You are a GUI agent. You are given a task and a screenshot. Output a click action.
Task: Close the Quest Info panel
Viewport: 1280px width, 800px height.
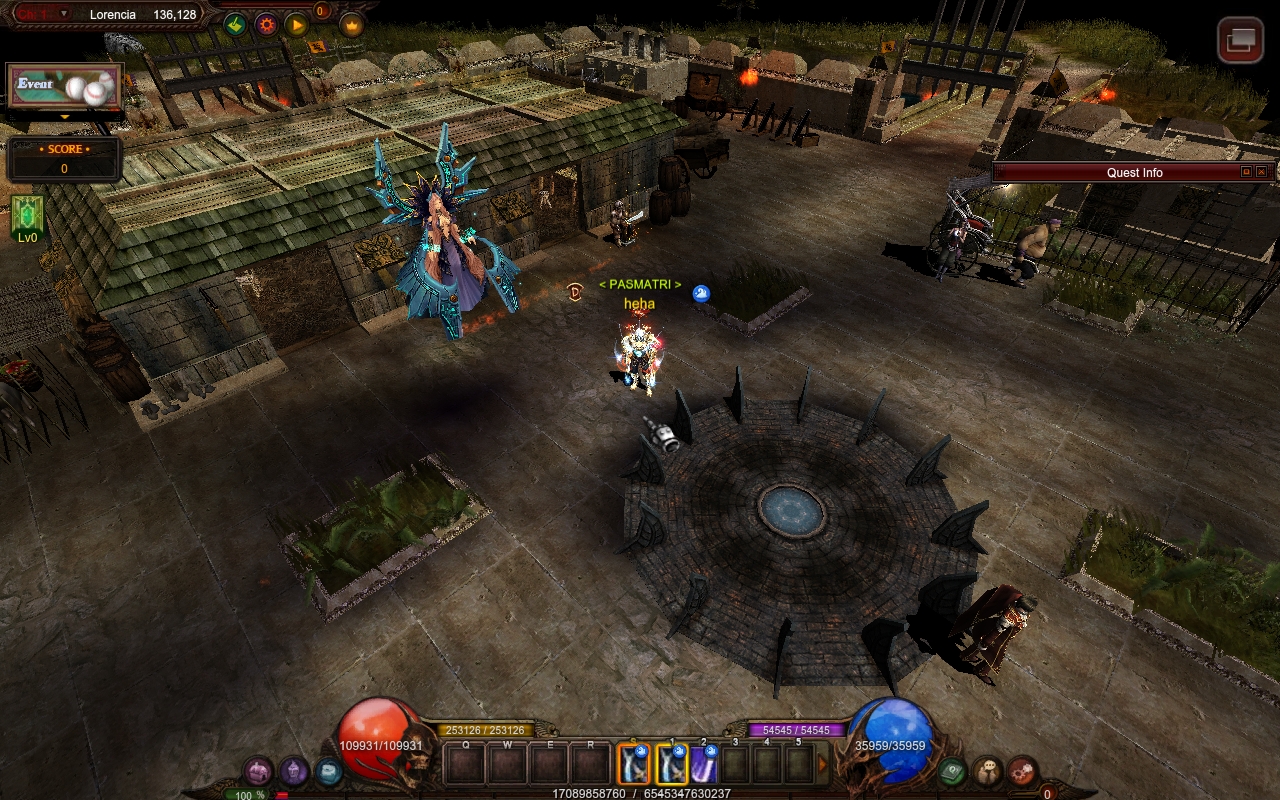pos(1261,172)
